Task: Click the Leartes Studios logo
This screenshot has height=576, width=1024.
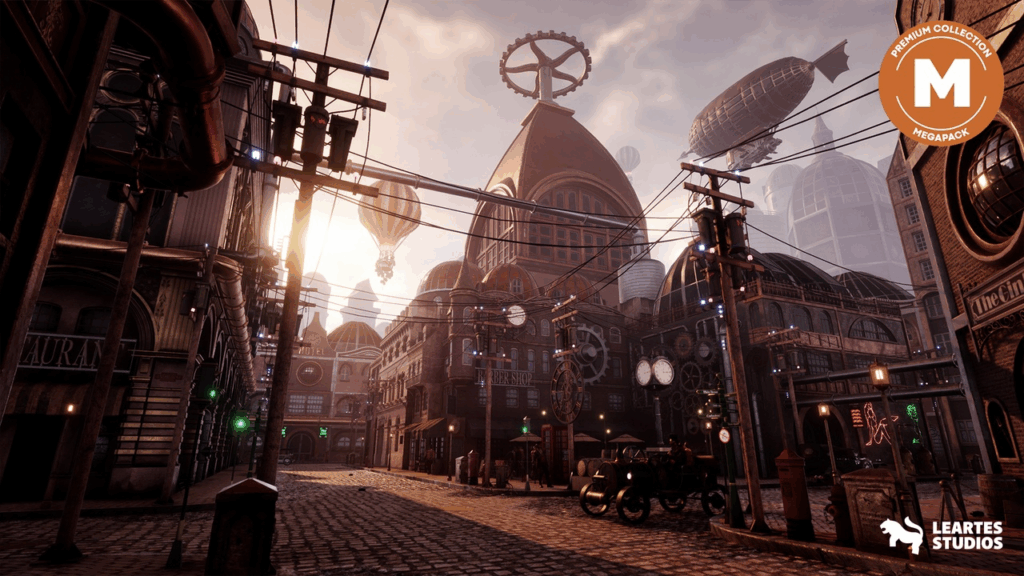Action: (x=940, y=535)
